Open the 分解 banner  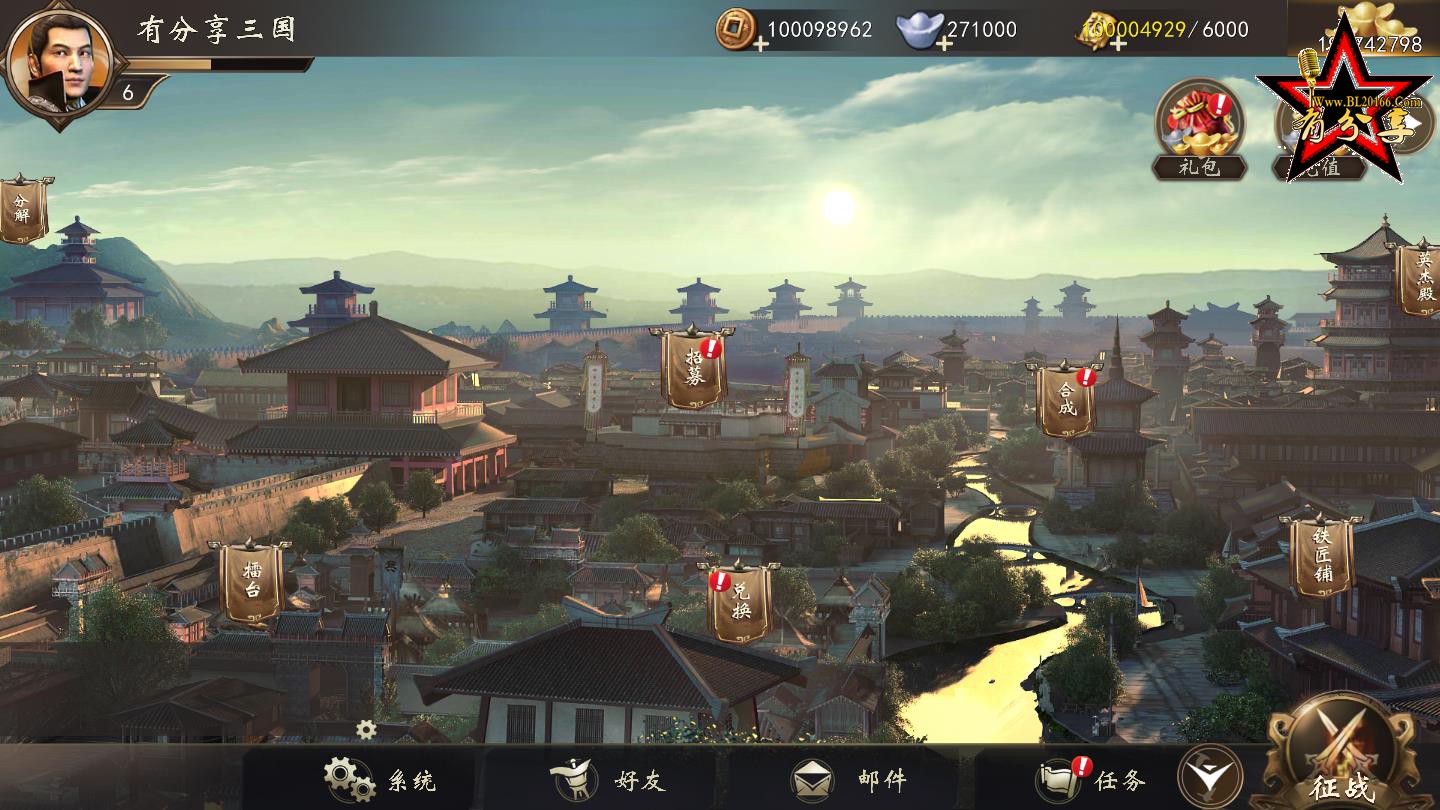click(x=22, y=209)
